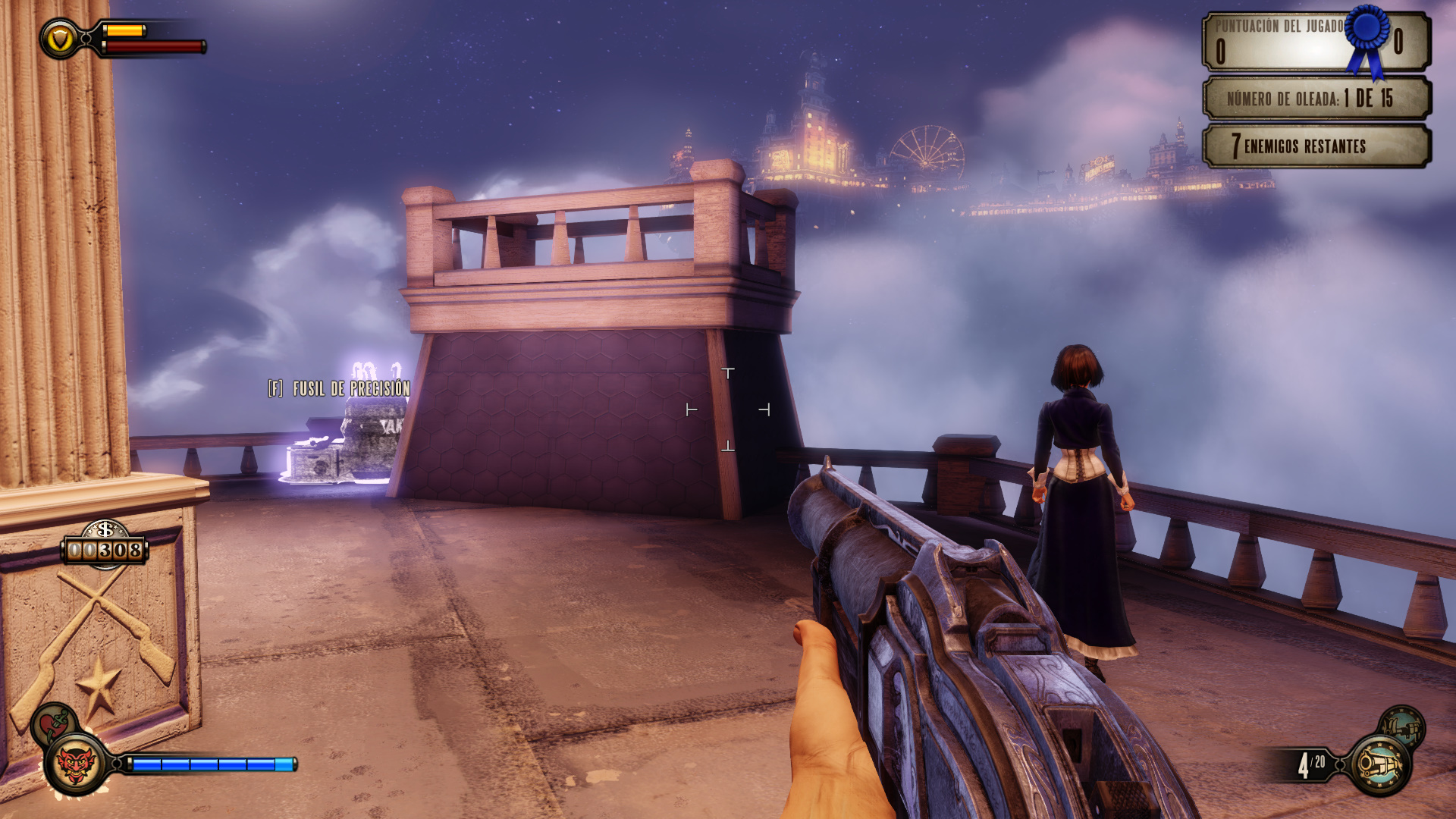Swap to the secondary weapon icon
This screenshot has height=819, width=1456.
(1402, 729)
